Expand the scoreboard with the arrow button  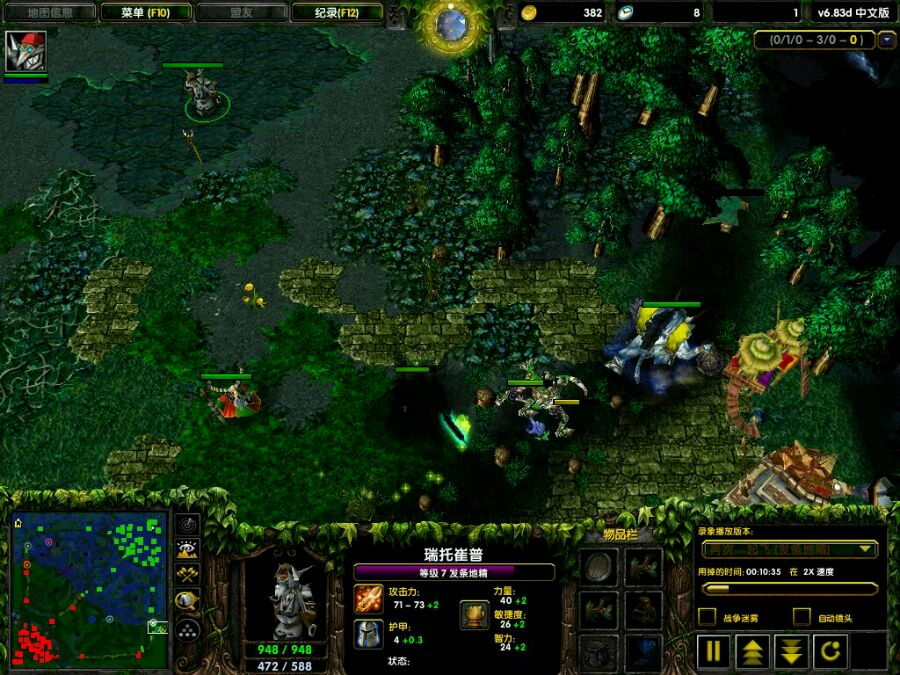(886, 40)
